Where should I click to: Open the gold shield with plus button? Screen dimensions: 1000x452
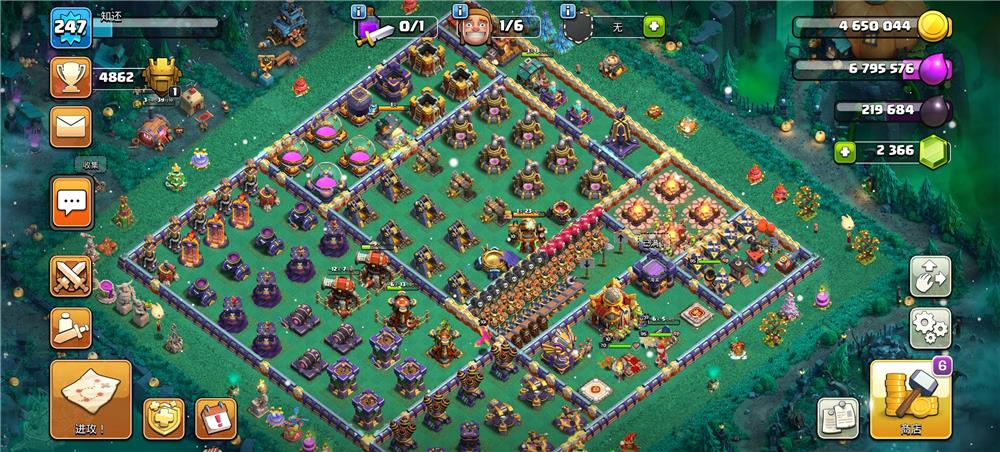(163, 418)
